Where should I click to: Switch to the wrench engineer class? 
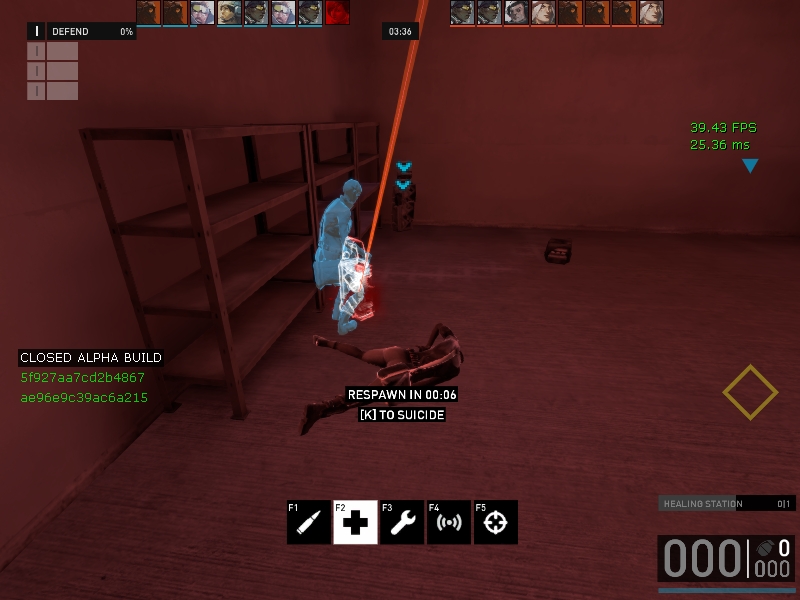tap(402, 522)
